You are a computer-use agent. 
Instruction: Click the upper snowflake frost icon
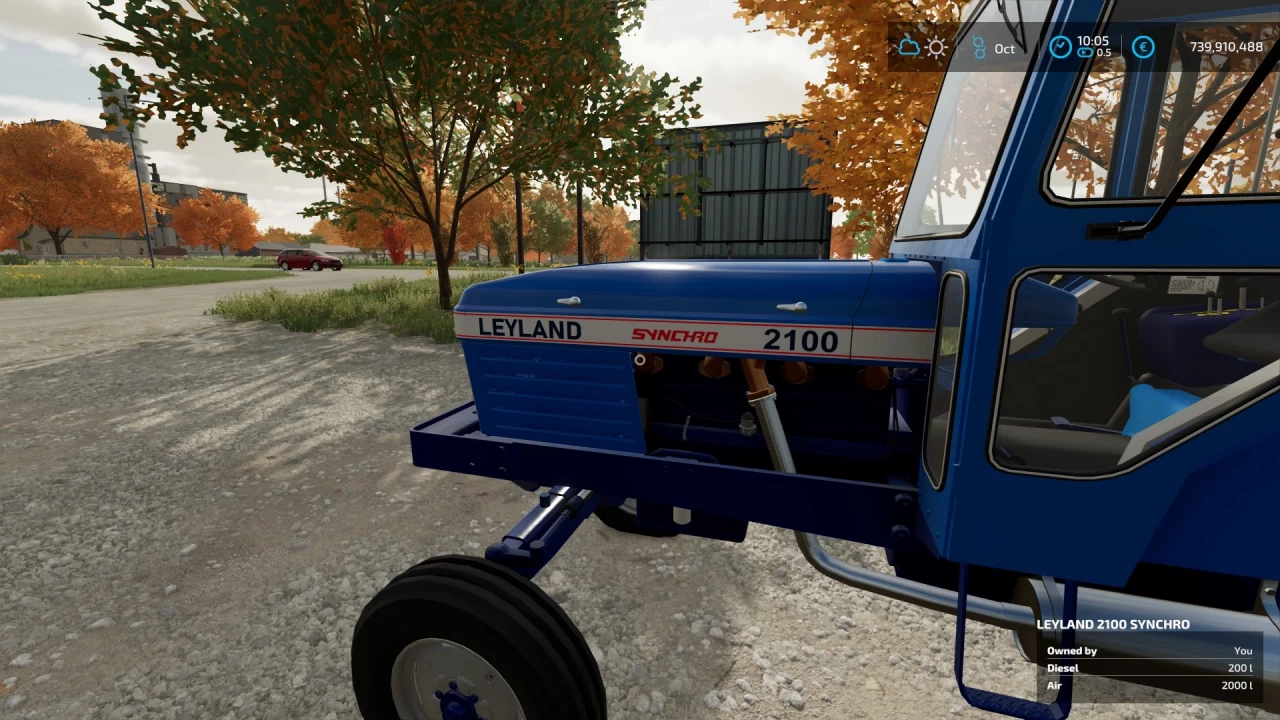(980, 41)
